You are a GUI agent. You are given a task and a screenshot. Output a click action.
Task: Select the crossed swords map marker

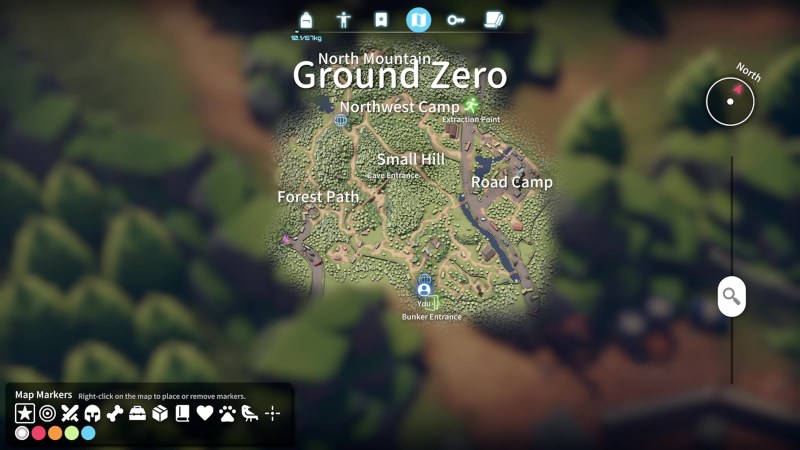pos(70,413)
